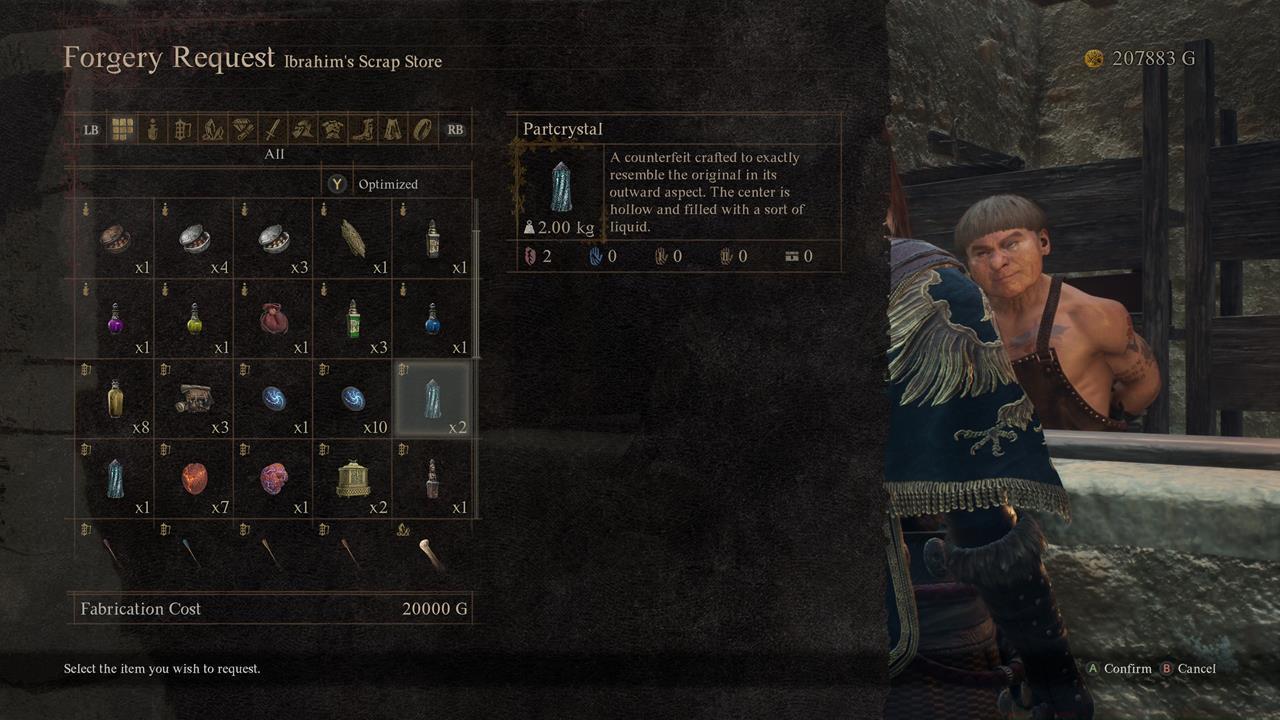Select the ore materials category icon

213,129
